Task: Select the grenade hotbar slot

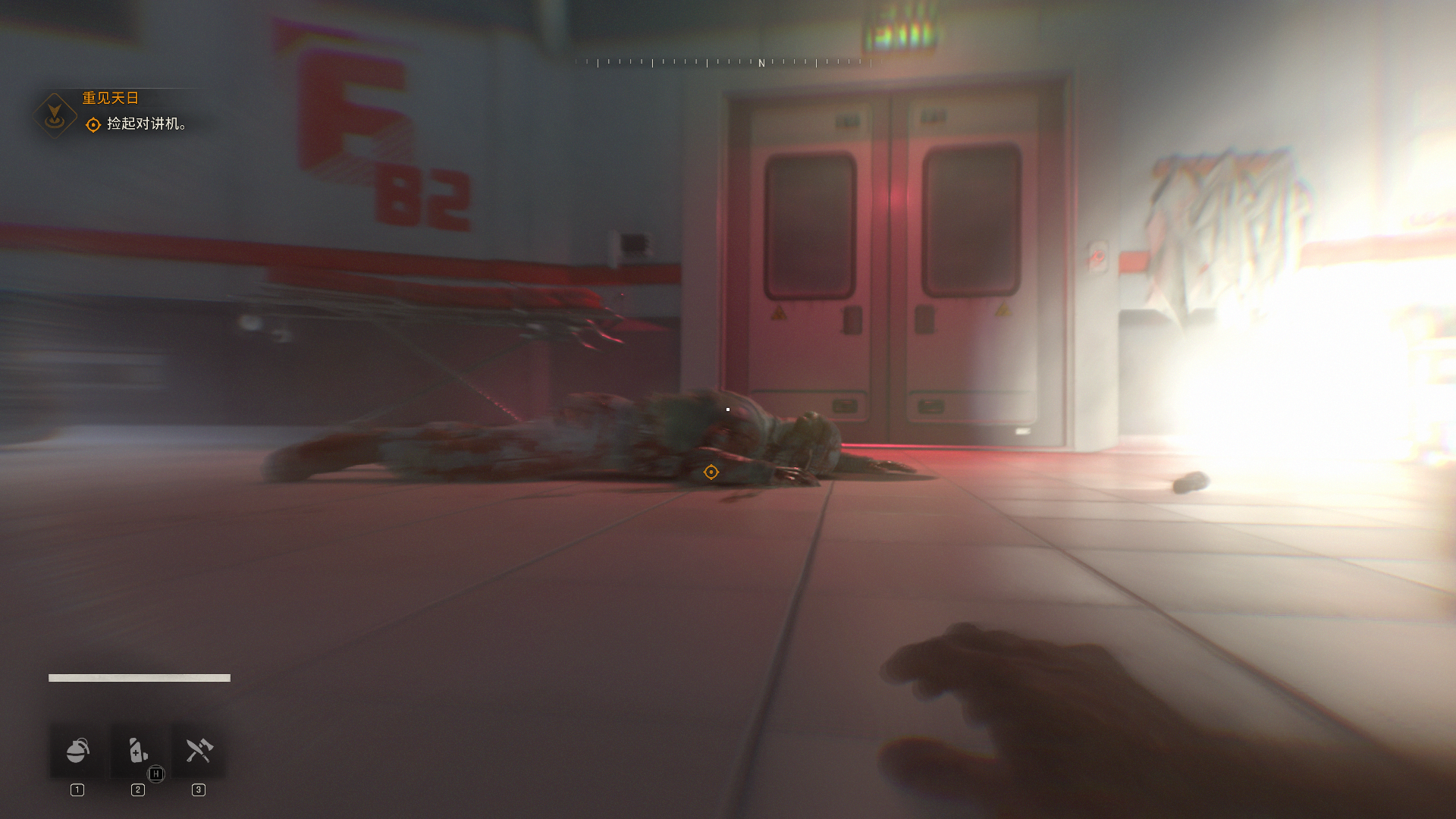Action: click(77, 751)
